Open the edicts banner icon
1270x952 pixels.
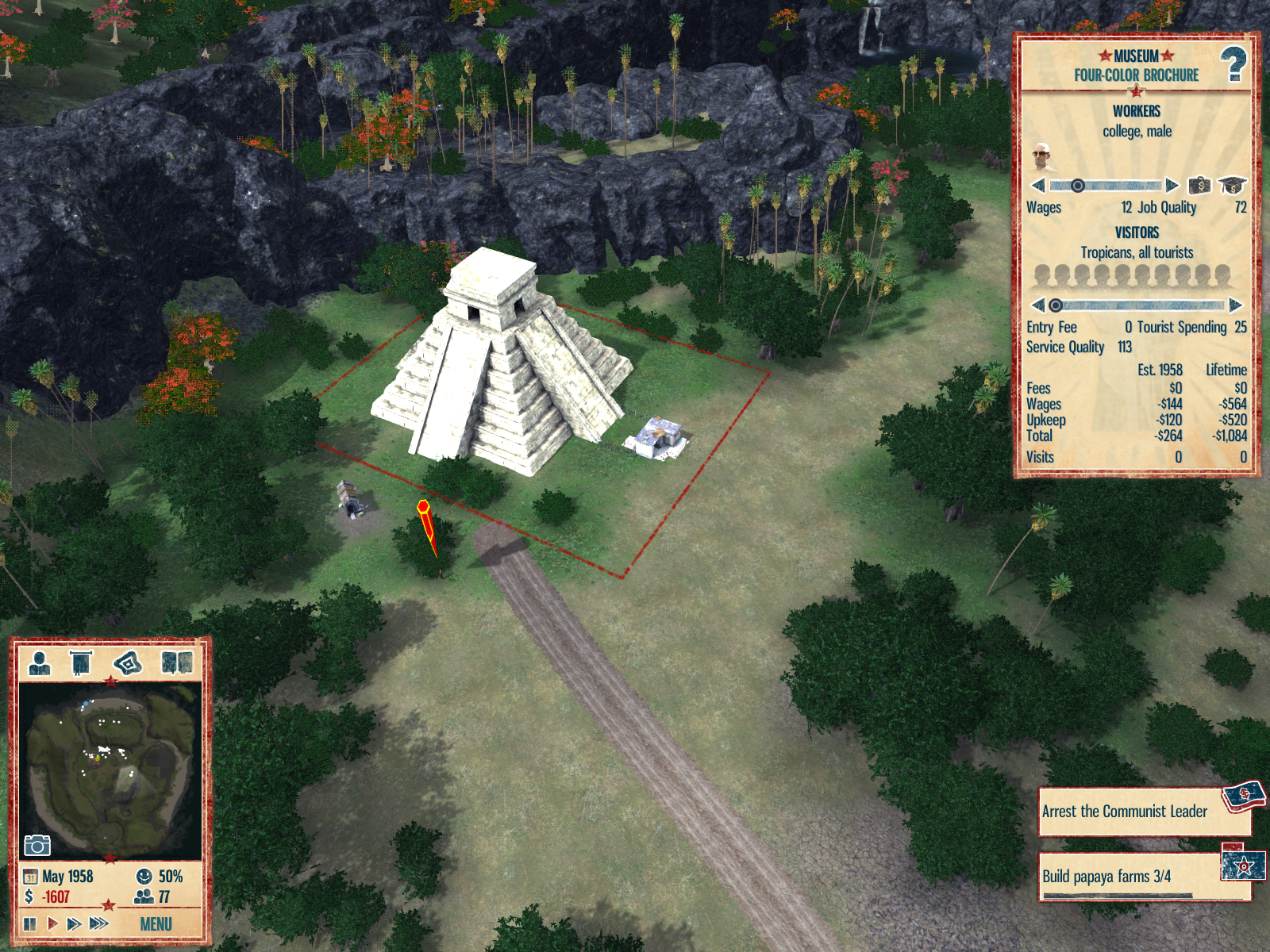[81, 662]
